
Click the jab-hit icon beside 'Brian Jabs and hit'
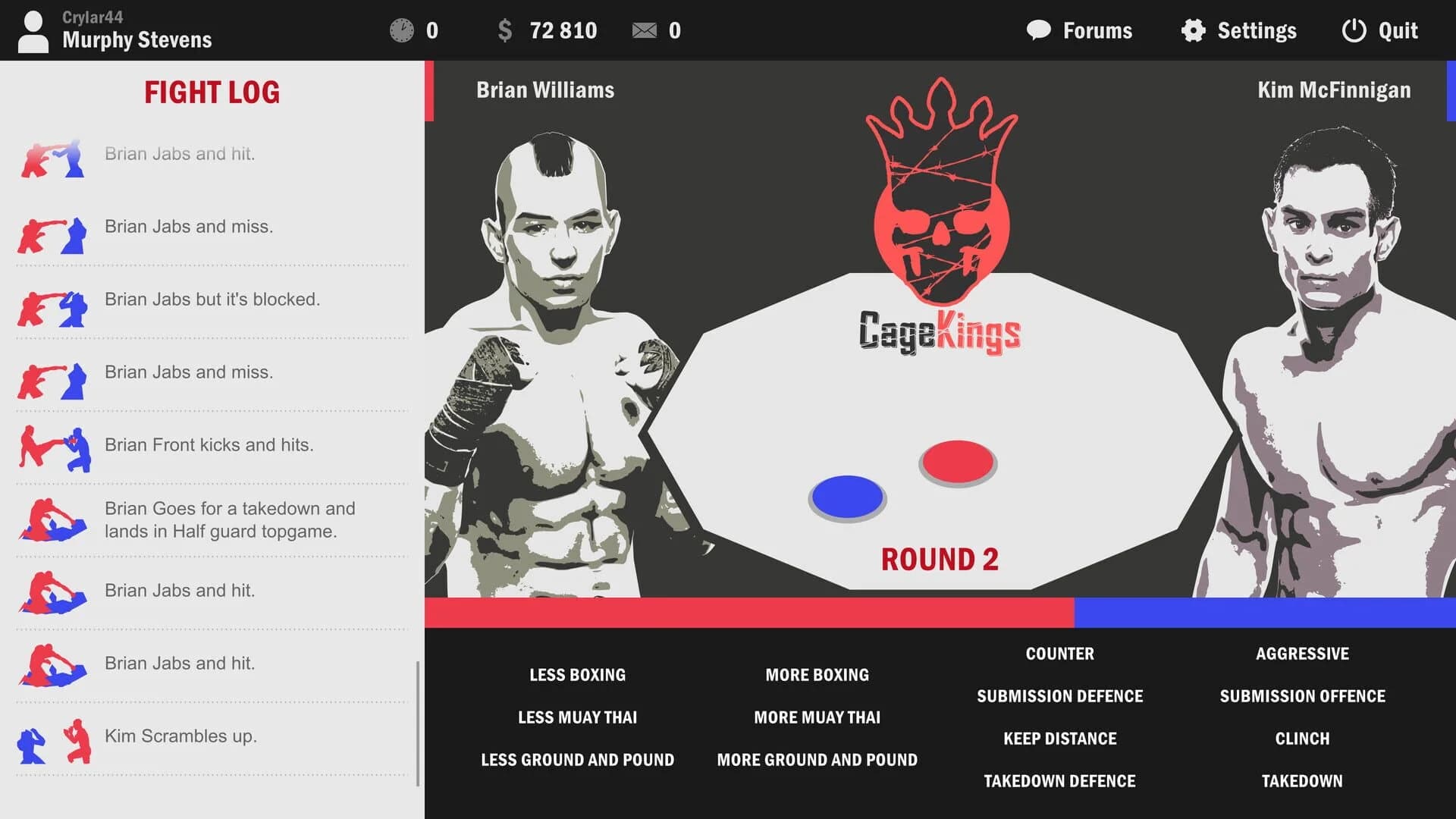52,159
